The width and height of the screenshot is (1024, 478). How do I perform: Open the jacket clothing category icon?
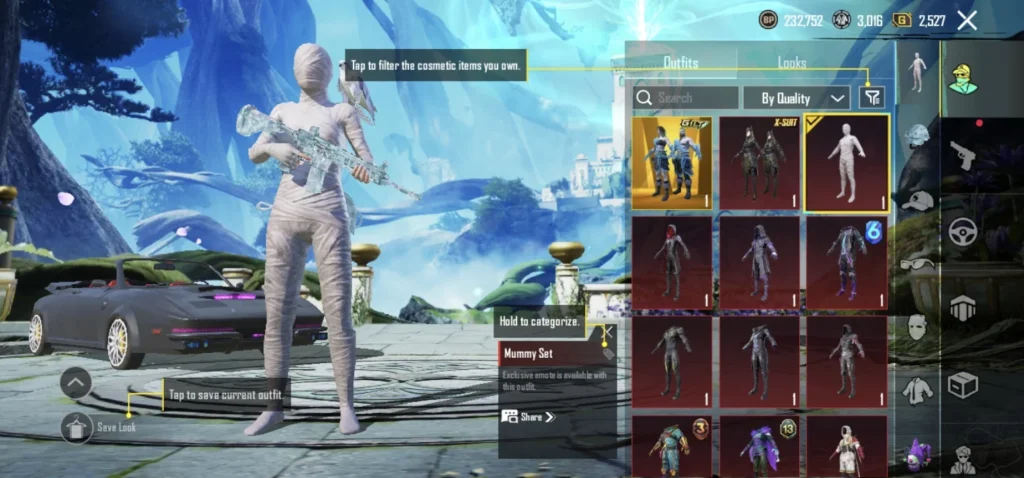click(x=917, y=390)
